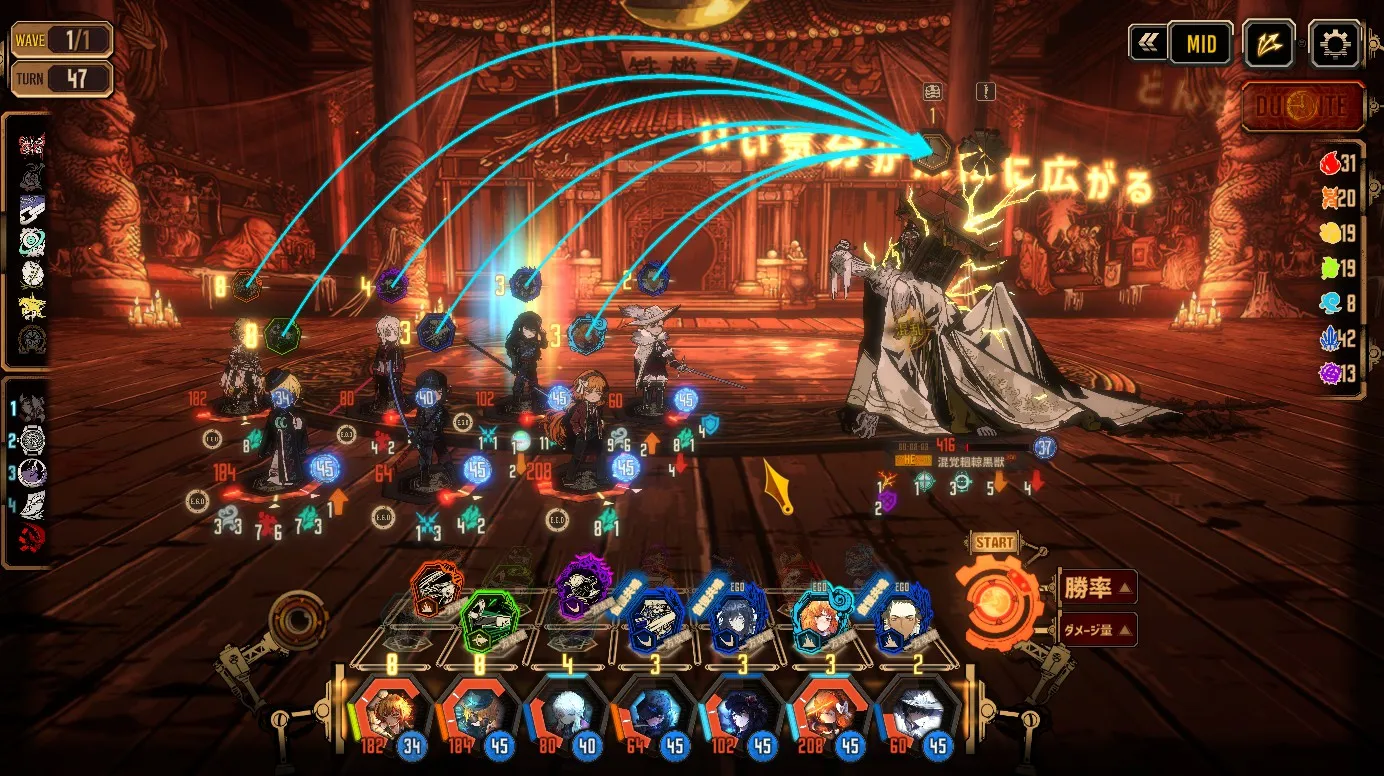Image resolution: width=1384 pixels, height=776 pixels.
Task: Select the 勝率 win rate auto-select button
Action: coord(1096,588)
